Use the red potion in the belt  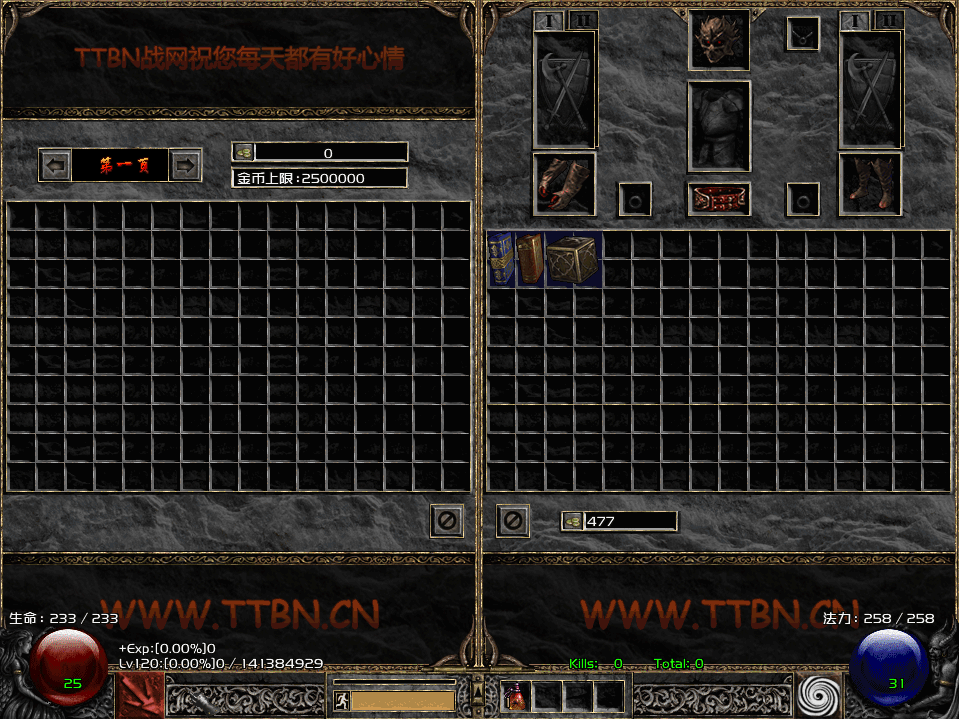[x=516, y=695]
